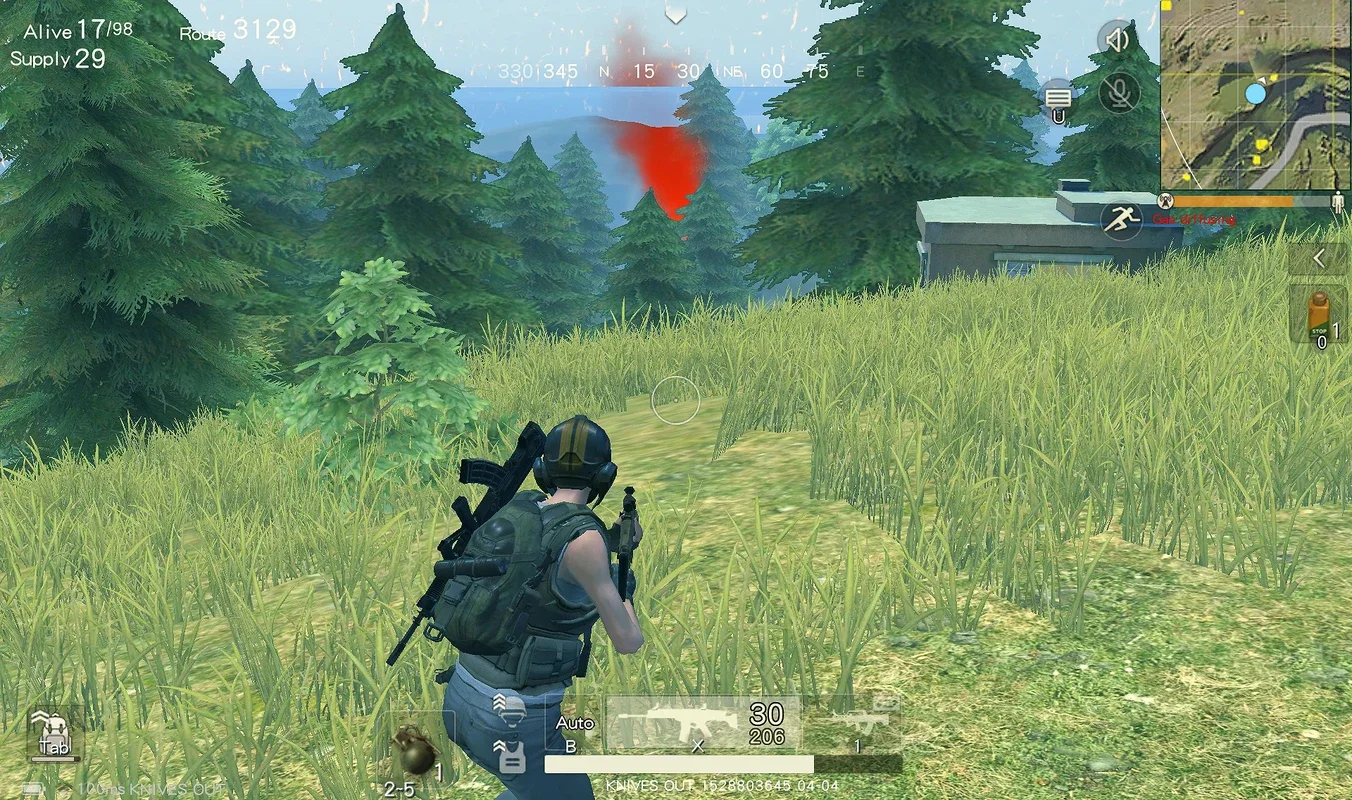The width and height of the screenshot is (1352, 800).
Task: Expand the vest slot chevron arrows
Action: tap(500, 748)
